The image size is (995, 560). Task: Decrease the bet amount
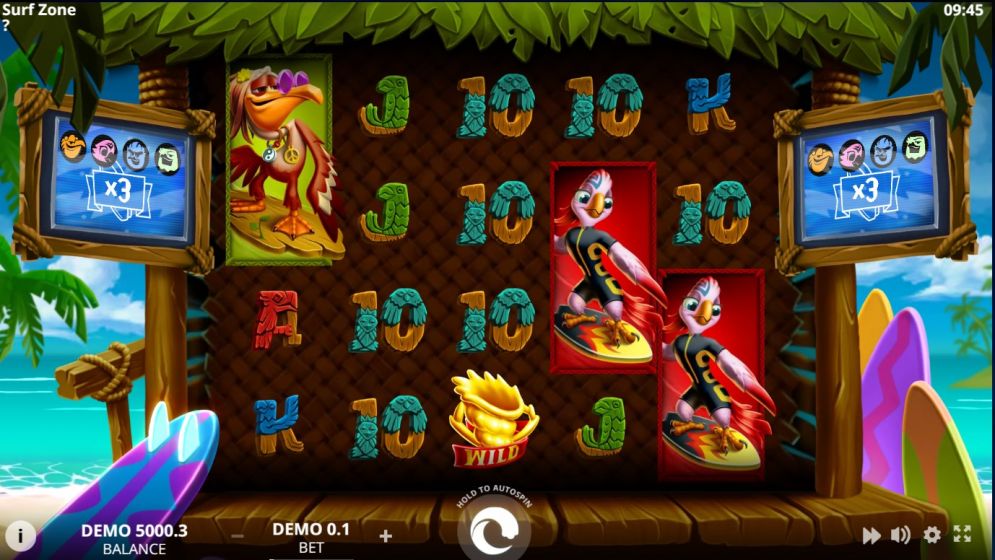[x=237, y=536]
